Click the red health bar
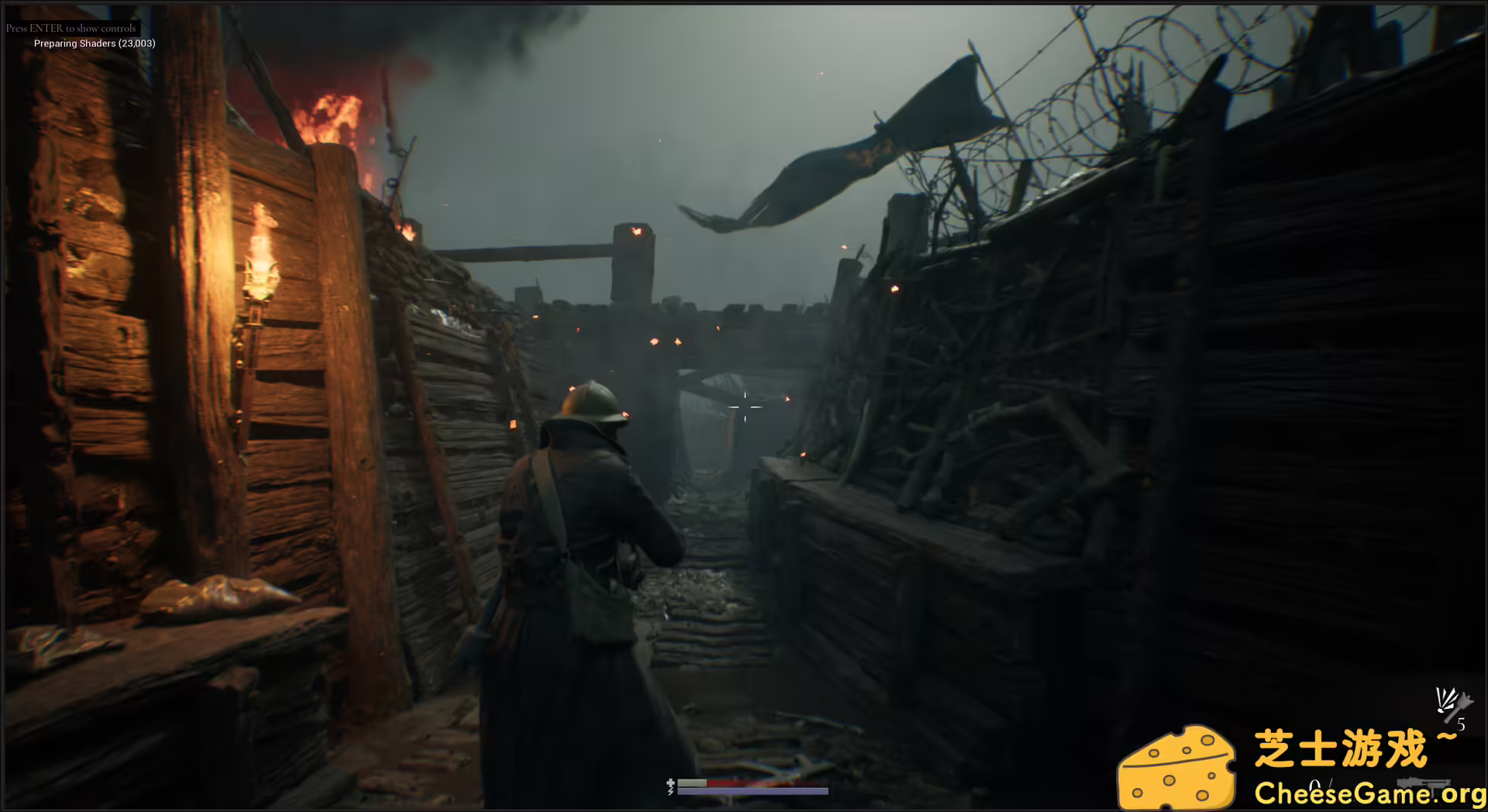Viewport: 1488px width, 812px height. click(x=752, y=784)
